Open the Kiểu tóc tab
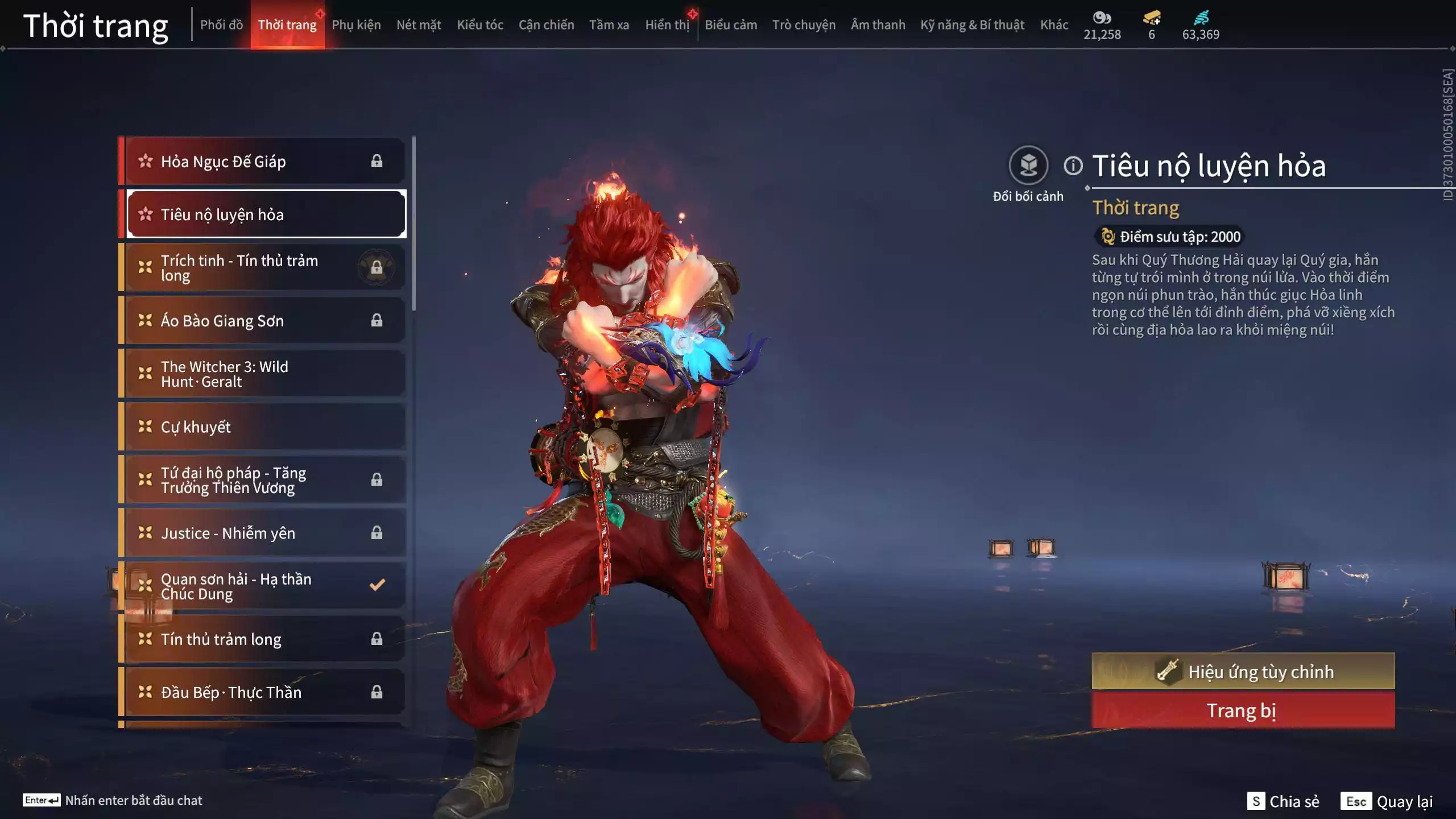The width and height of the screenshot is (1456, 819). point(479,24)
